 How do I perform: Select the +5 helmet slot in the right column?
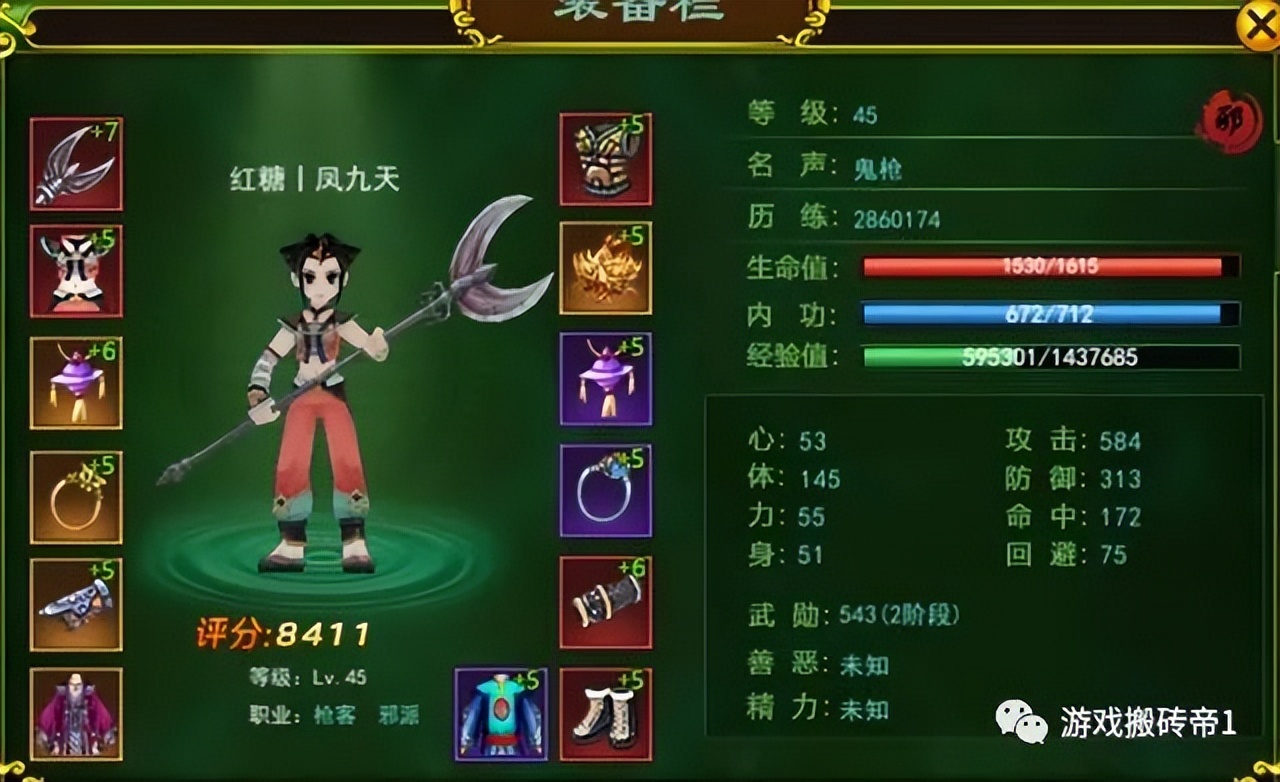click(605, 160)
